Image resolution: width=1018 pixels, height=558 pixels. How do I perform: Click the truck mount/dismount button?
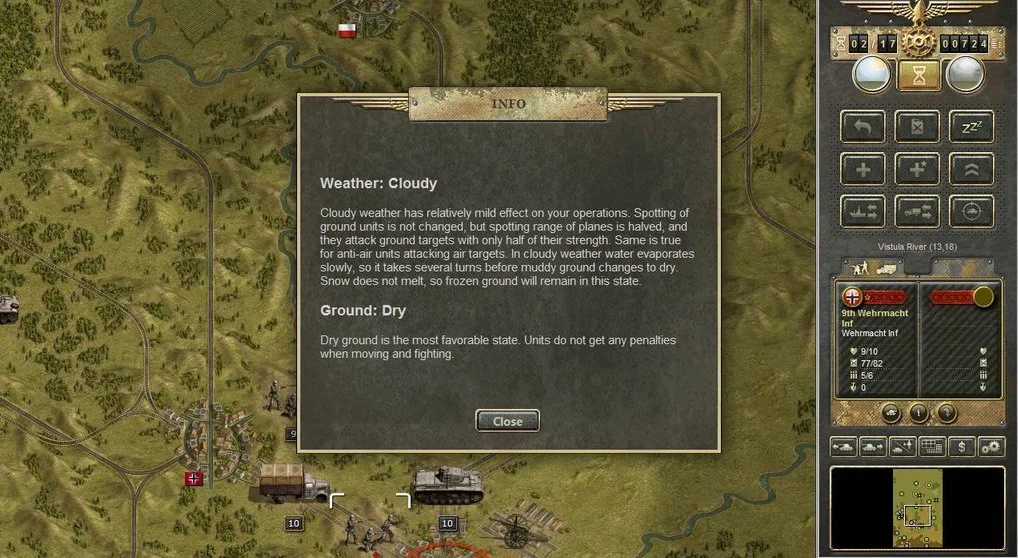[917, 211]
